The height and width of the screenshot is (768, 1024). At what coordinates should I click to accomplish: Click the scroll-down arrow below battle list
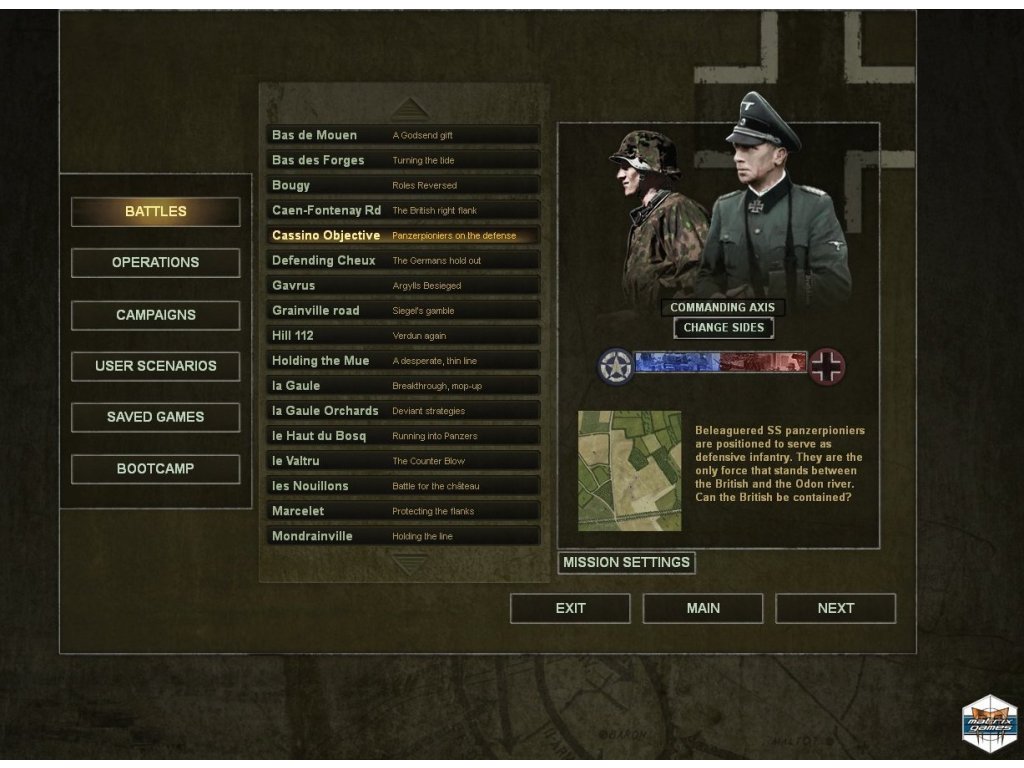pos(410,564)
